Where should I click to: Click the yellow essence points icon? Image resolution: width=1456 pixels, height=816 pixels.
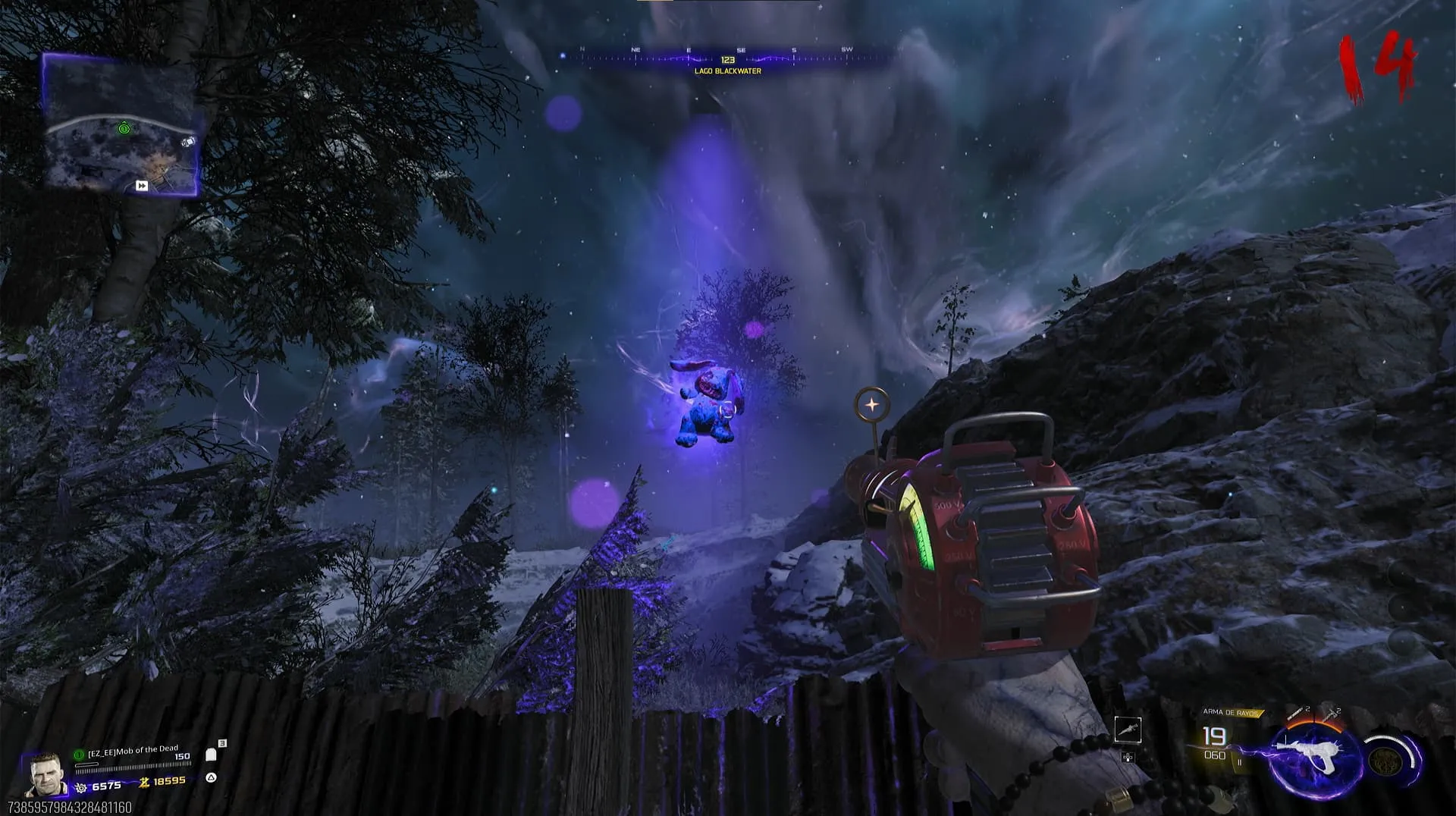pyautogui.click(x=143, y=782)
